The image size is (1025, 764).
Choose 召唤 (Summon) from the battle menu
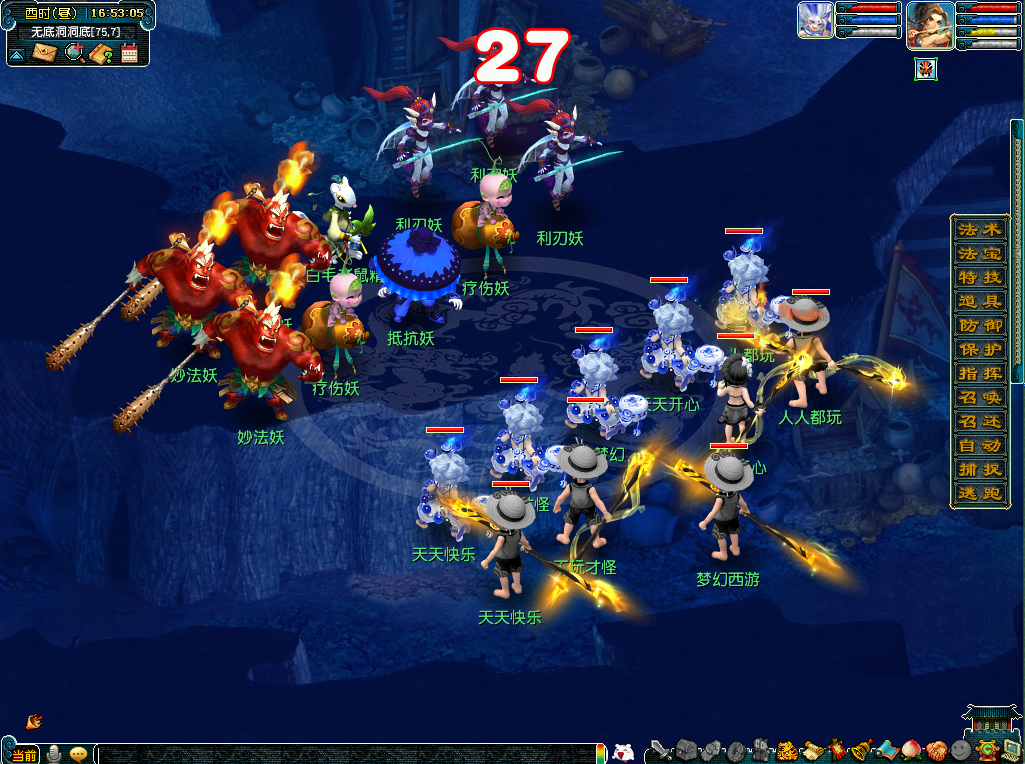[979, 397]
